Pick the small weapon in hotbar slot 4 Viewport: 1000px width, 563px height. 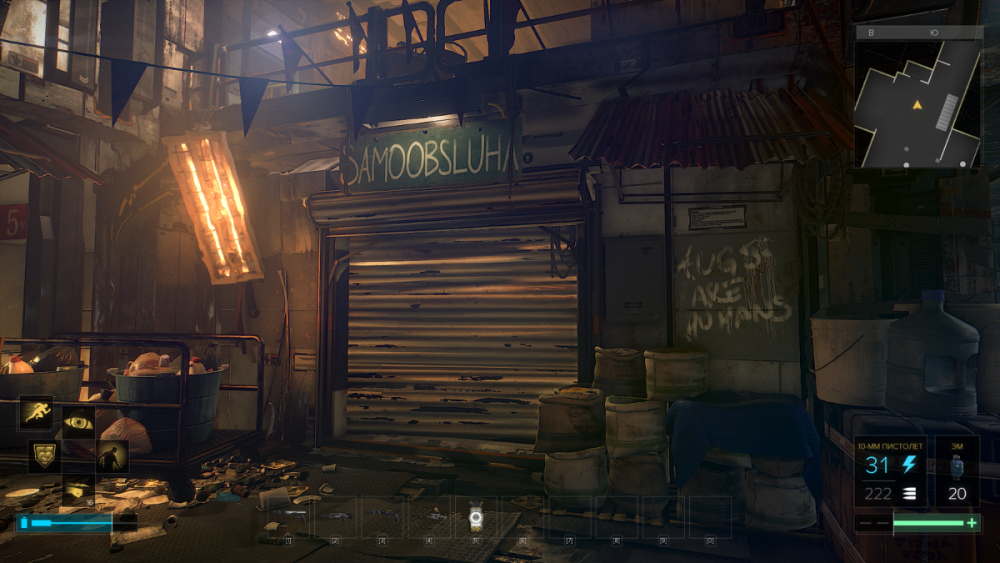point(430,516)
